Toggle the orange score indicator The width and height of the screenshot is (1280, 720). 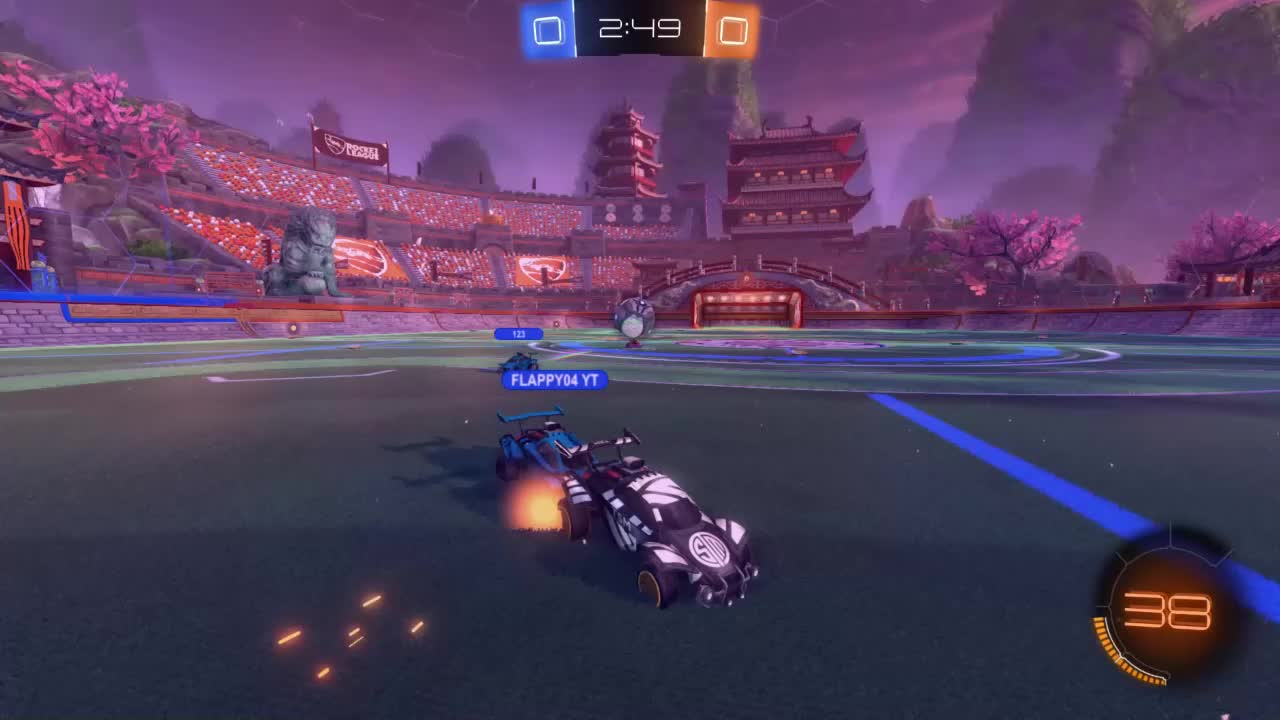pos(736,32)
